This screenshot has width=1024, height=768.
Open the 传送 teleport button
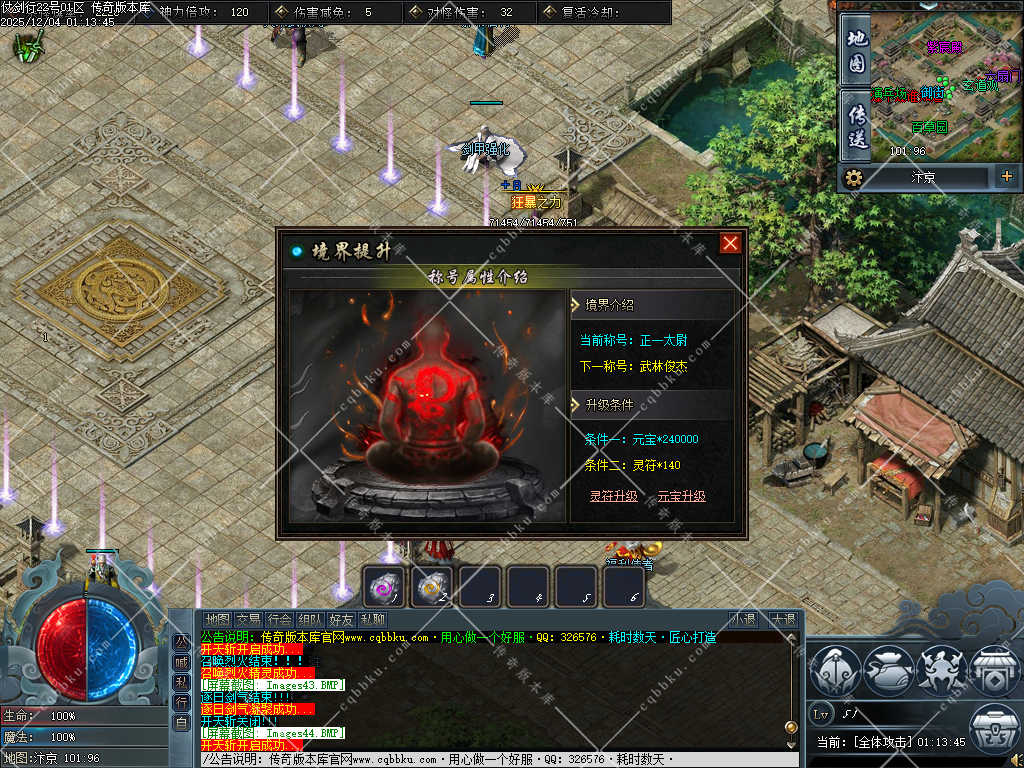(x=857, y=125)
